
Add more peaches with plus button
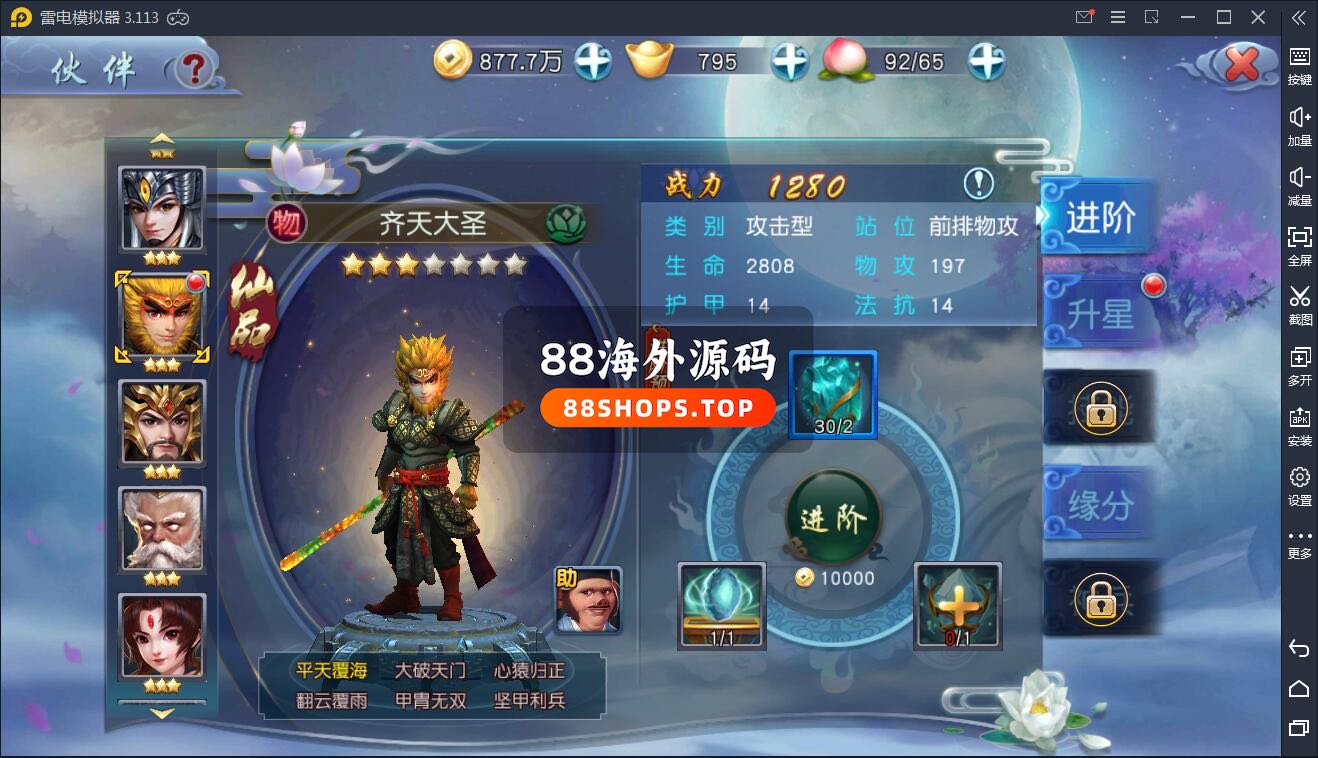pos(986,62)
